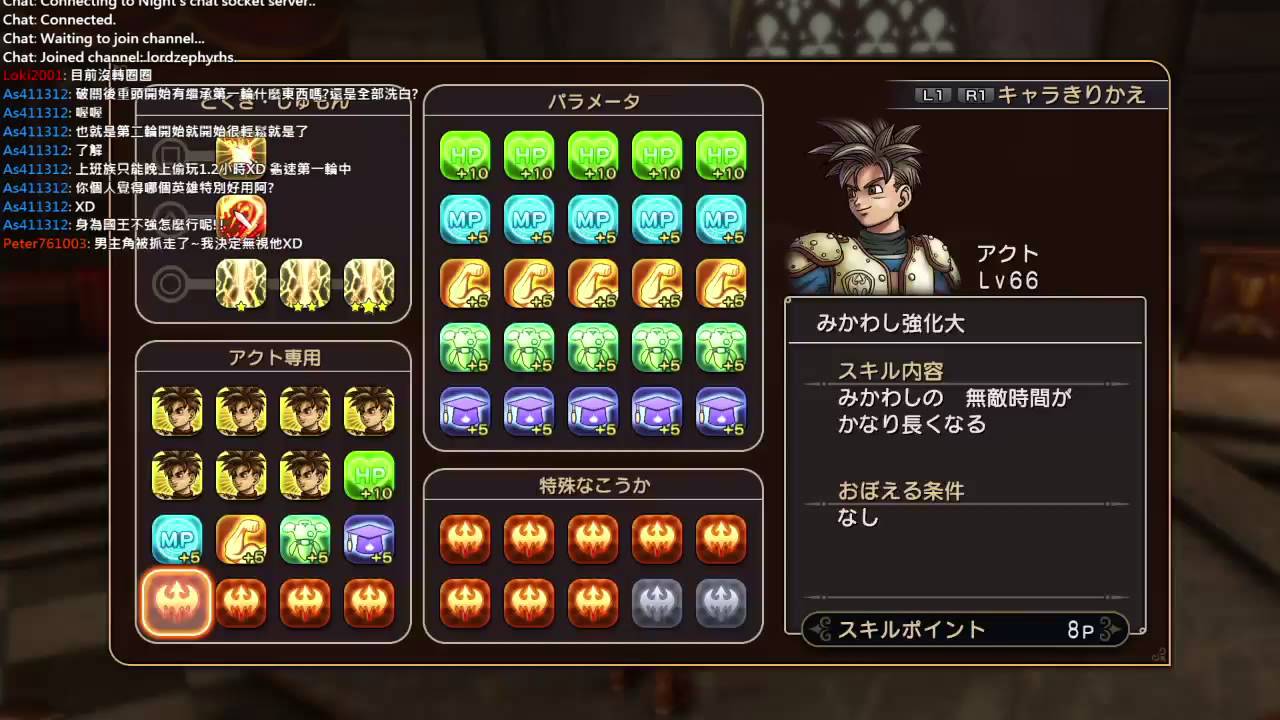Choose the two-star lightning skill

(305, 284)
